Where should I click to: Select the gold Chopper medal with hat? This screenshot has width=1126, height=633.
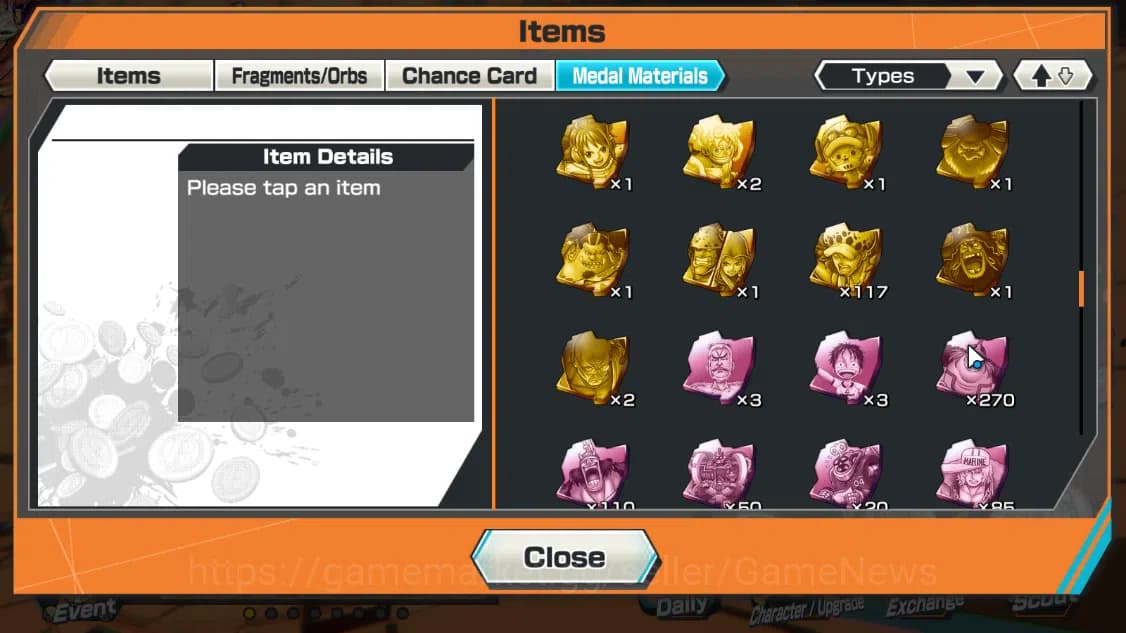coord(846,152)
